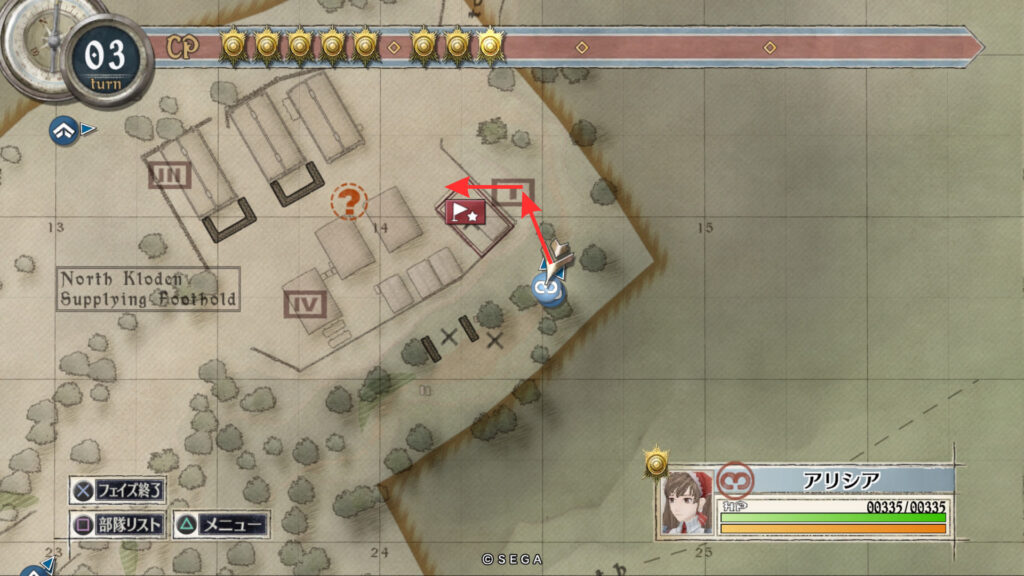
Task: Open the メニュー menu
Action: 221,525
